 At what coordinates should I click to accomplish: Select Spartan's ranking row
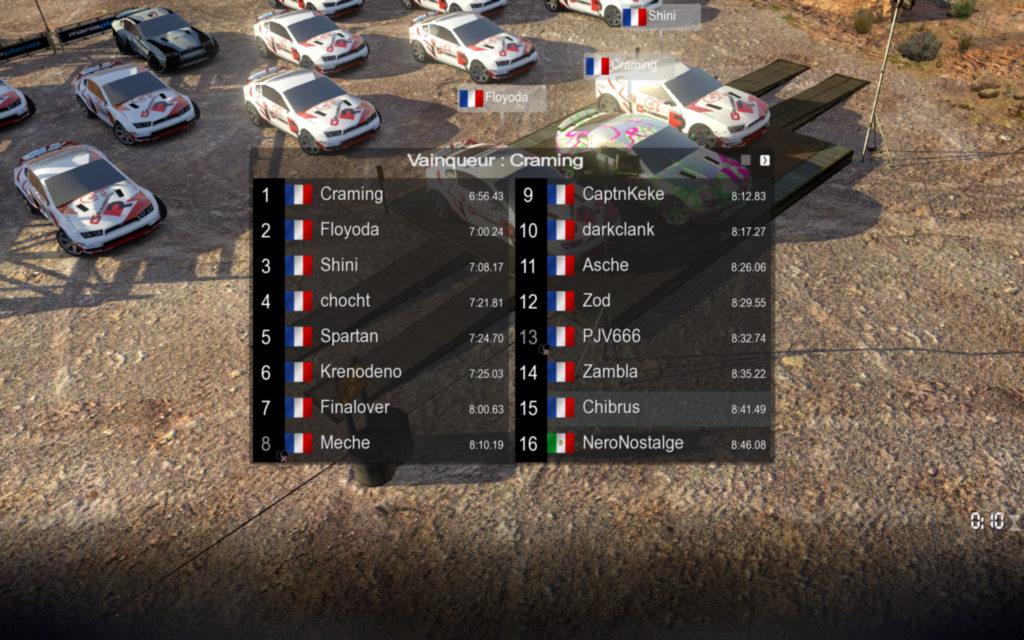point(381,337)
